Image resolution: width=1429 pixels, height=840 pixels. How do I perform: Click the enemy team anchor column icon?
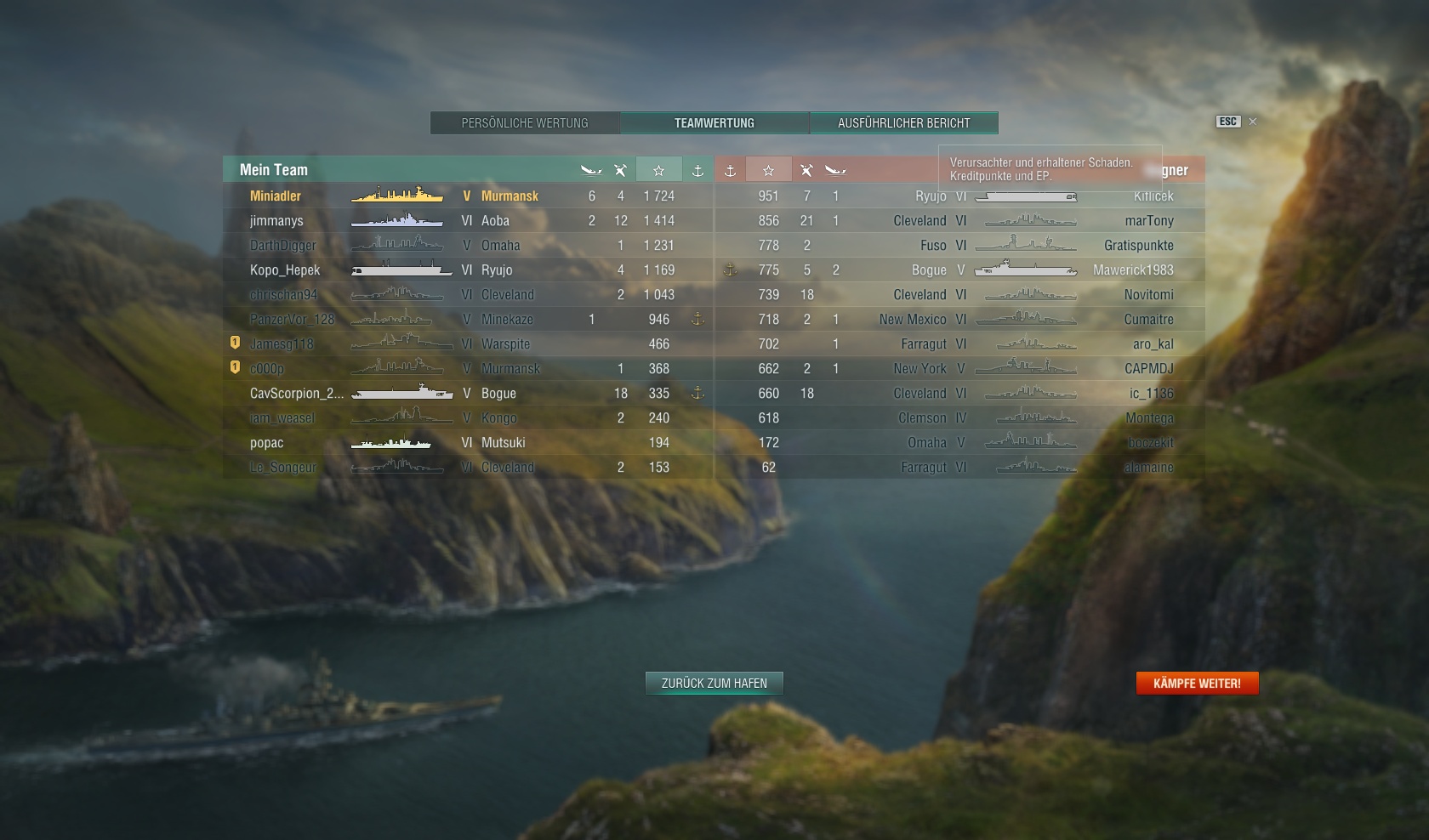730,169
